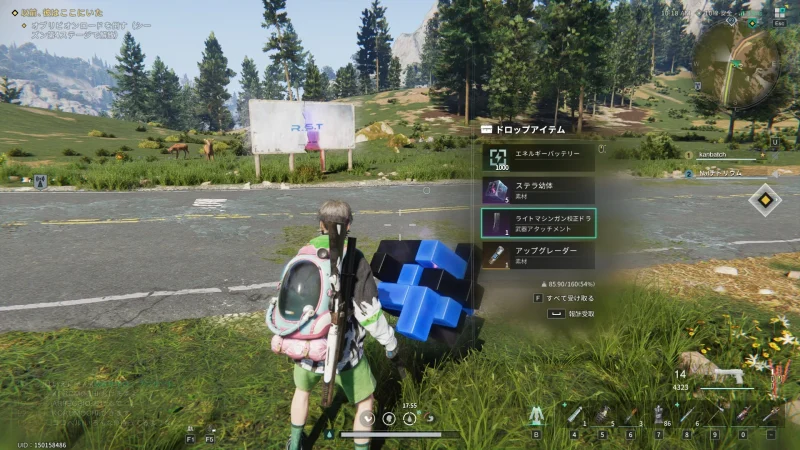Choose the ライトマシンガン weapon attachment item
This screenshot has height=450, width=800.
point(538,223)
